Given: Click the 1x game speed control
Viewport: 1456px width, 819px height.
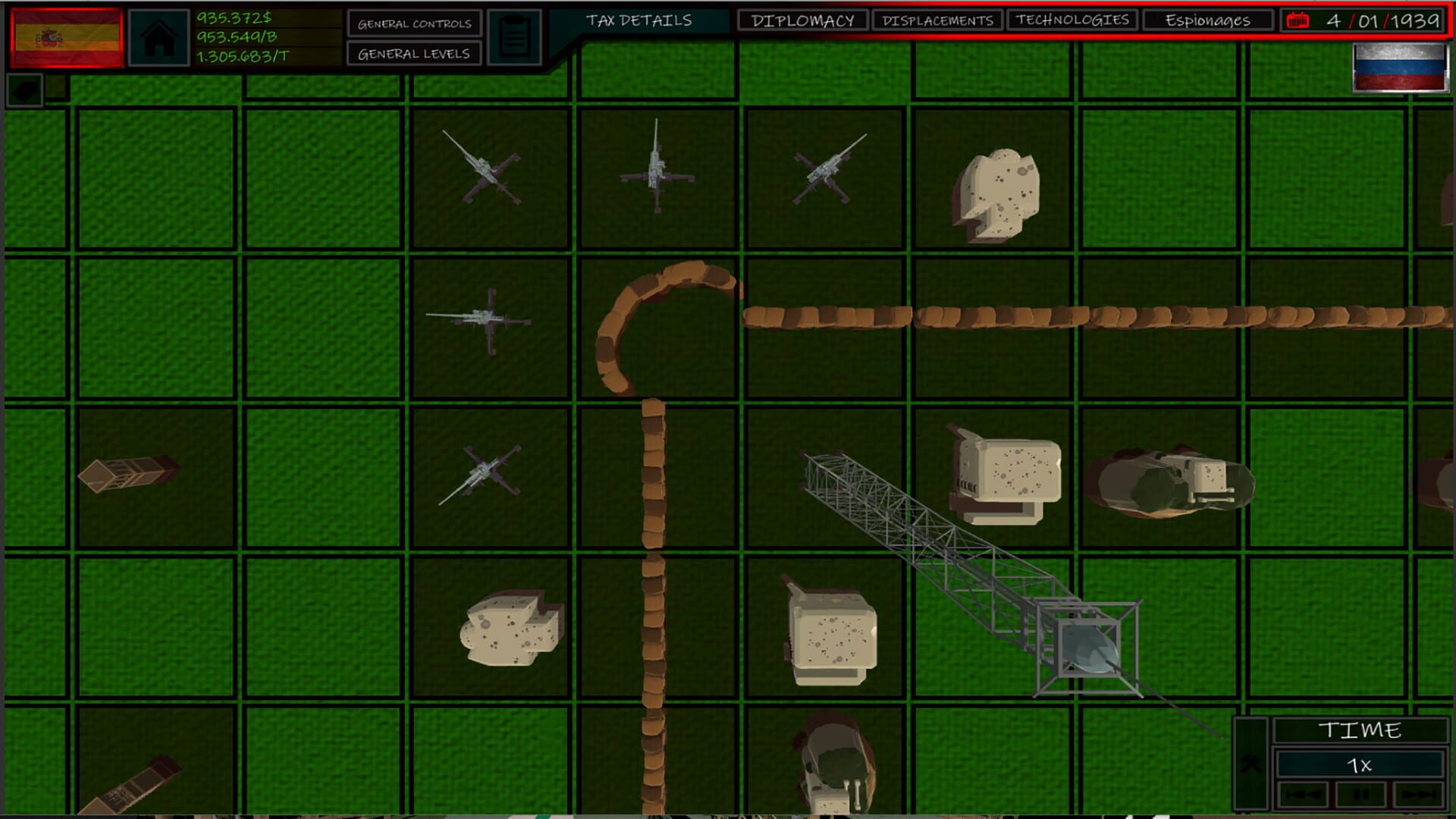Looking at the screenshot, I should (x=1360, y=764).
